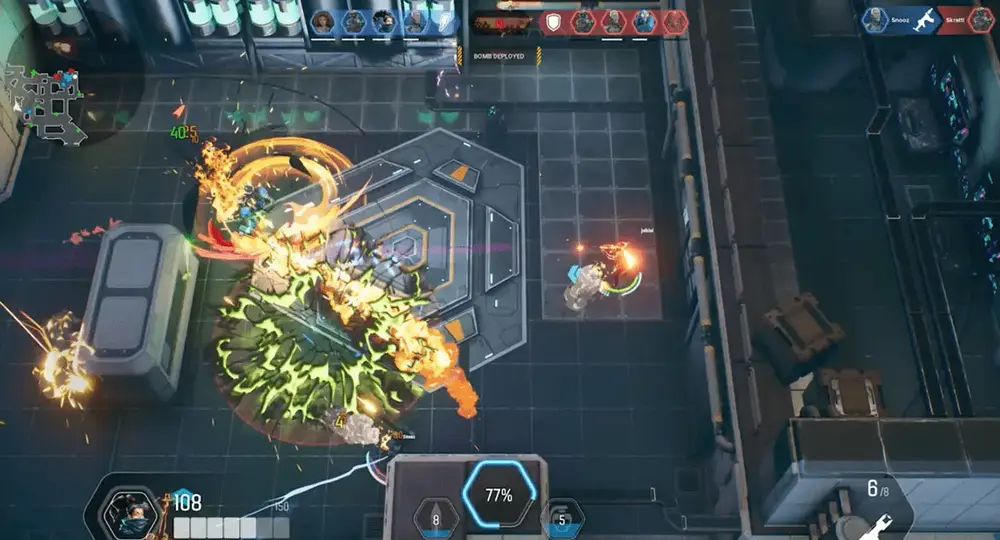The image size is (1000, 540).
Task: Click the first blue team player portrait
Action: 323,22
